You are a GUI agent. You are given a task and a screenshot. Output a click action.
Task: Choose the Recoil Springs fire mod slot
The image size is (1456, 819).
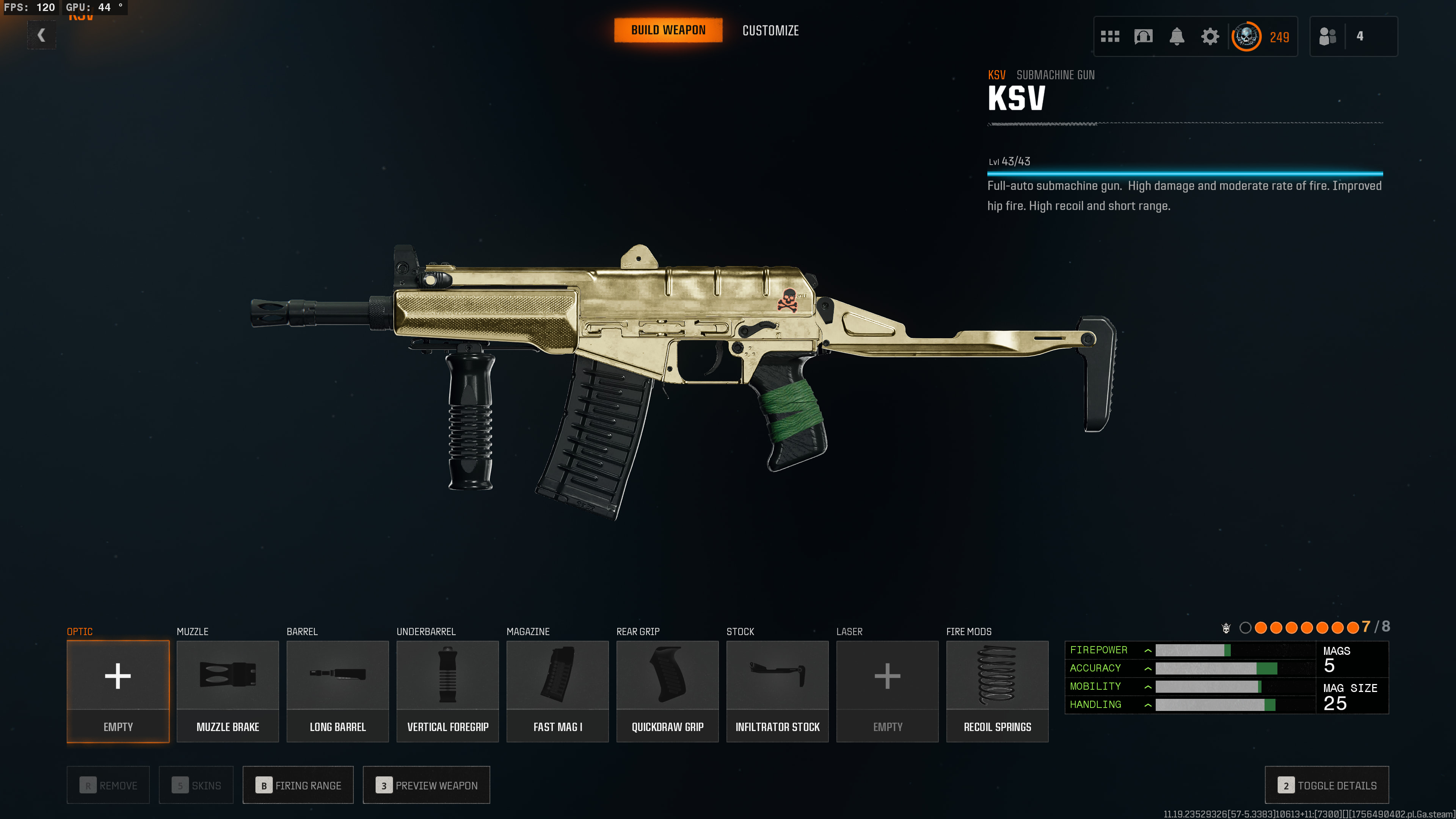click(x=997, y=691)
